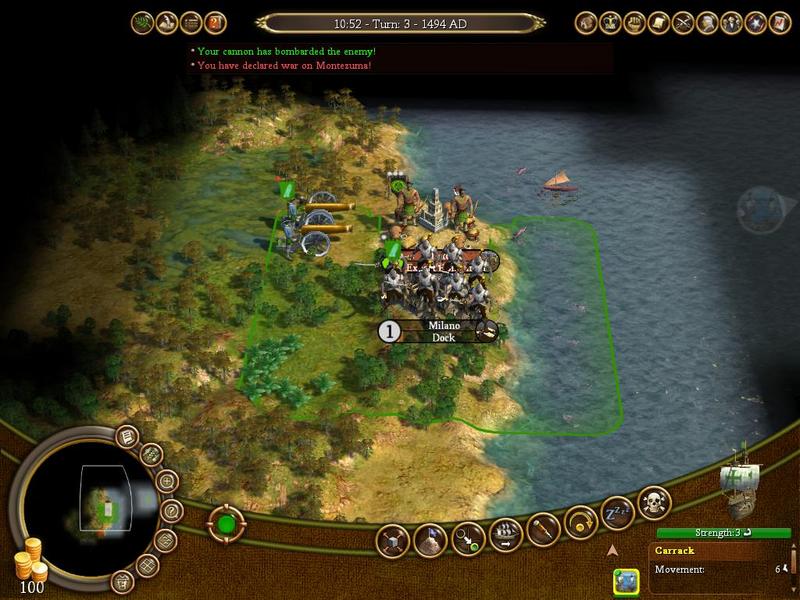The width and height of the screenshot is (800, 600).
Task: Select the highlighted cargo unit icon
Action: [626, 581]
